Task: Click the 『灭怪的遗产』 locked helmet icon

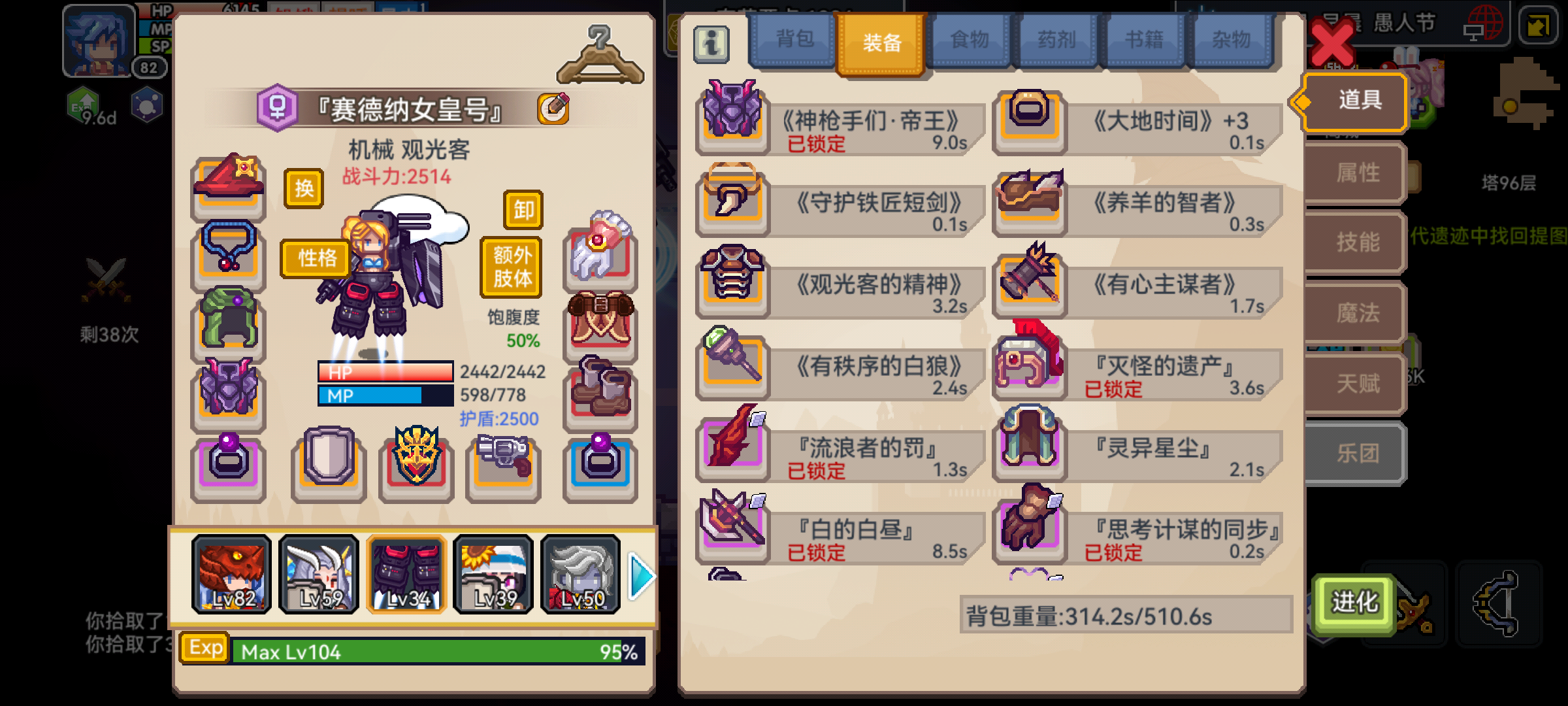Action: click(1029, 369)
